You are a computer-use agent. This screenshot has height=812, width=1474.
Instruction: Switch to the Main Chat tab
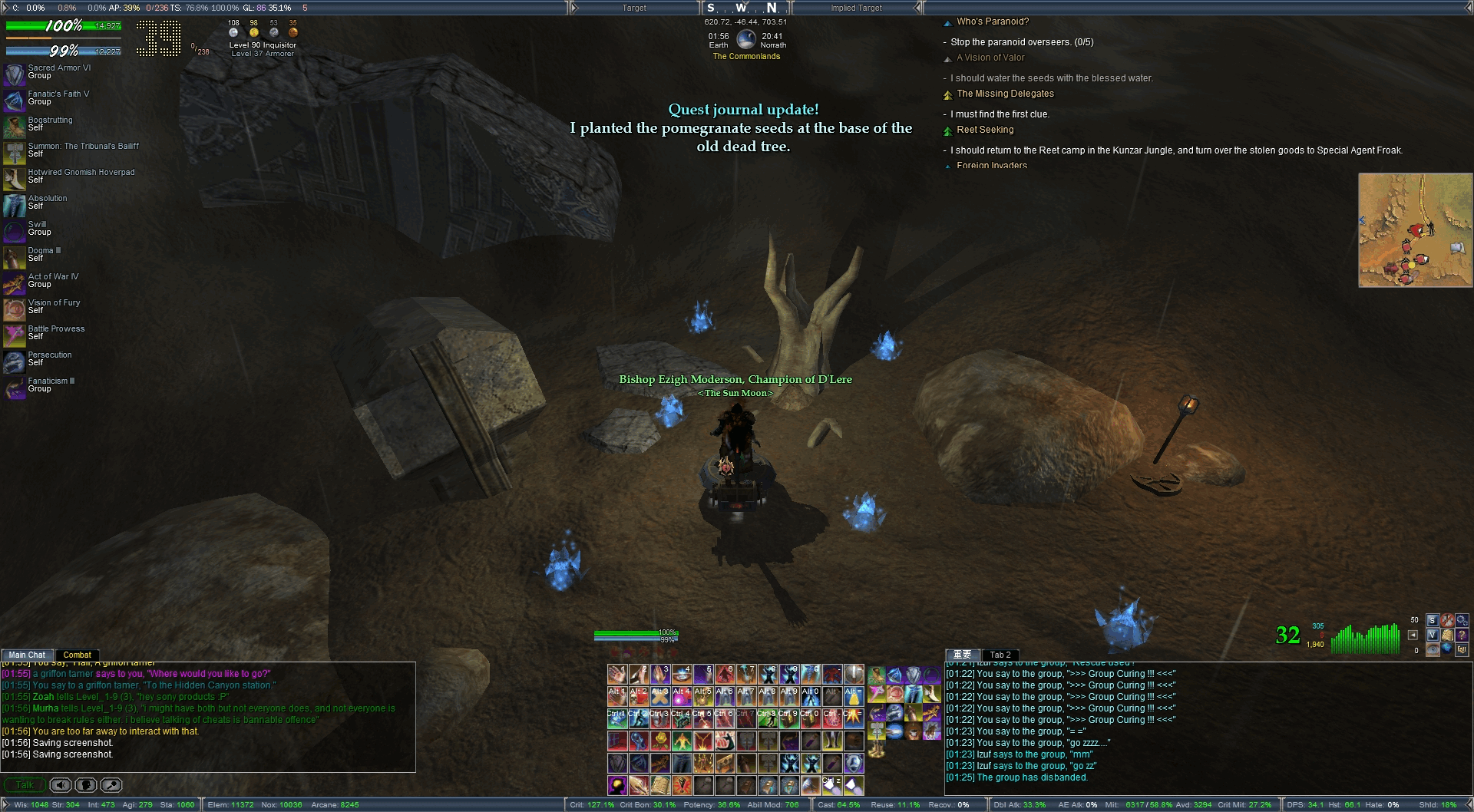pos(27,655)
